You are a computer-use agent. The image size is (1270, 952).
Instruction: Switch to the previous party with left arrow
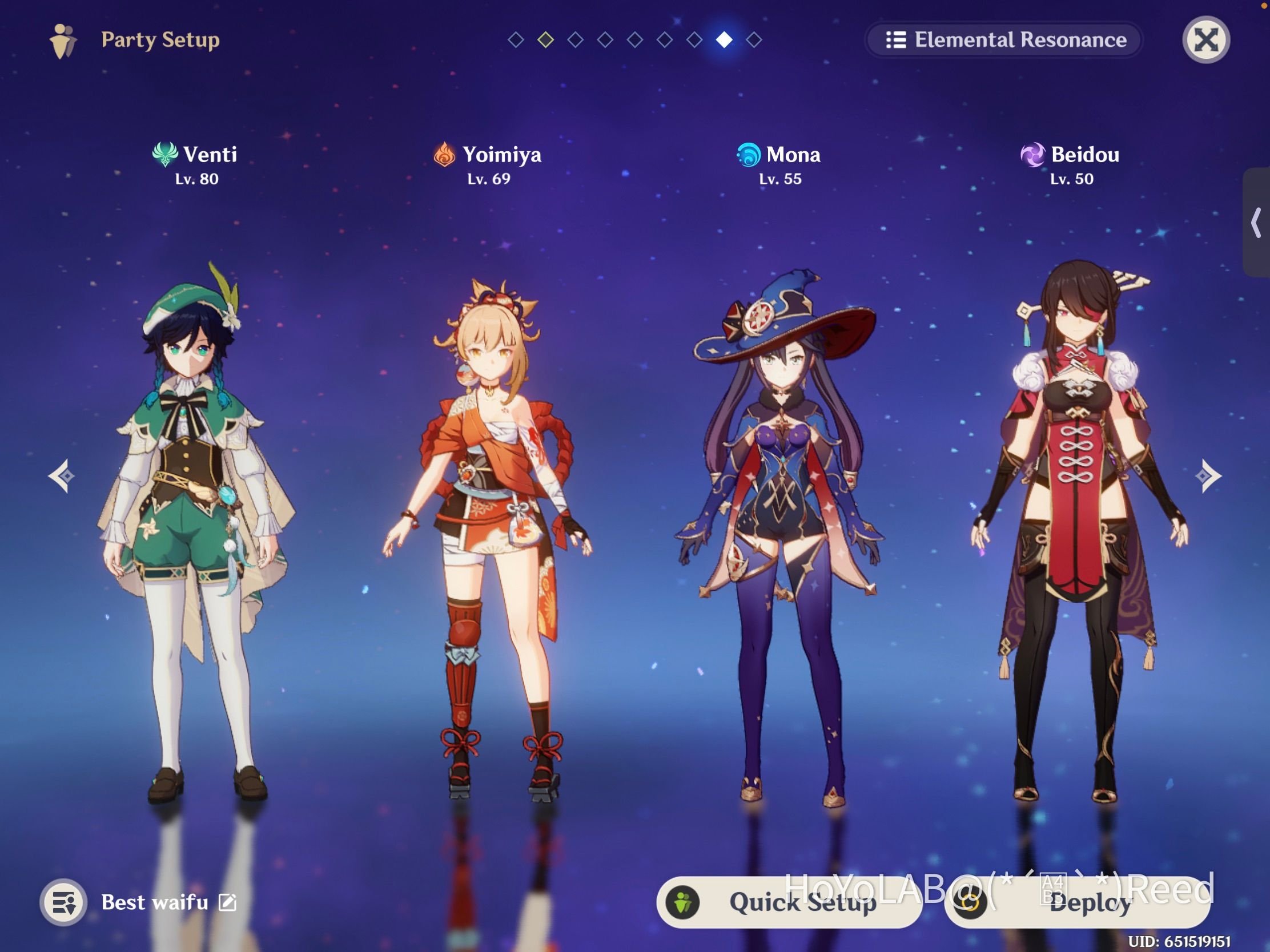pos(62,475)
